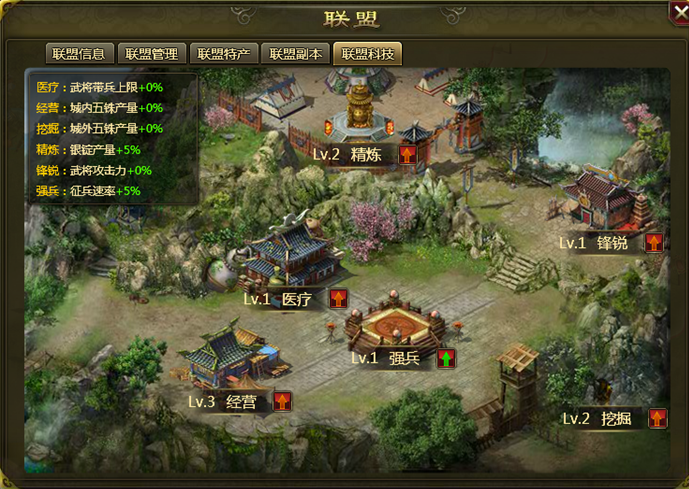Screen dimensions: 689x489
Task: Upgrade the 经营 technology
Action: (x=283, y=401)
